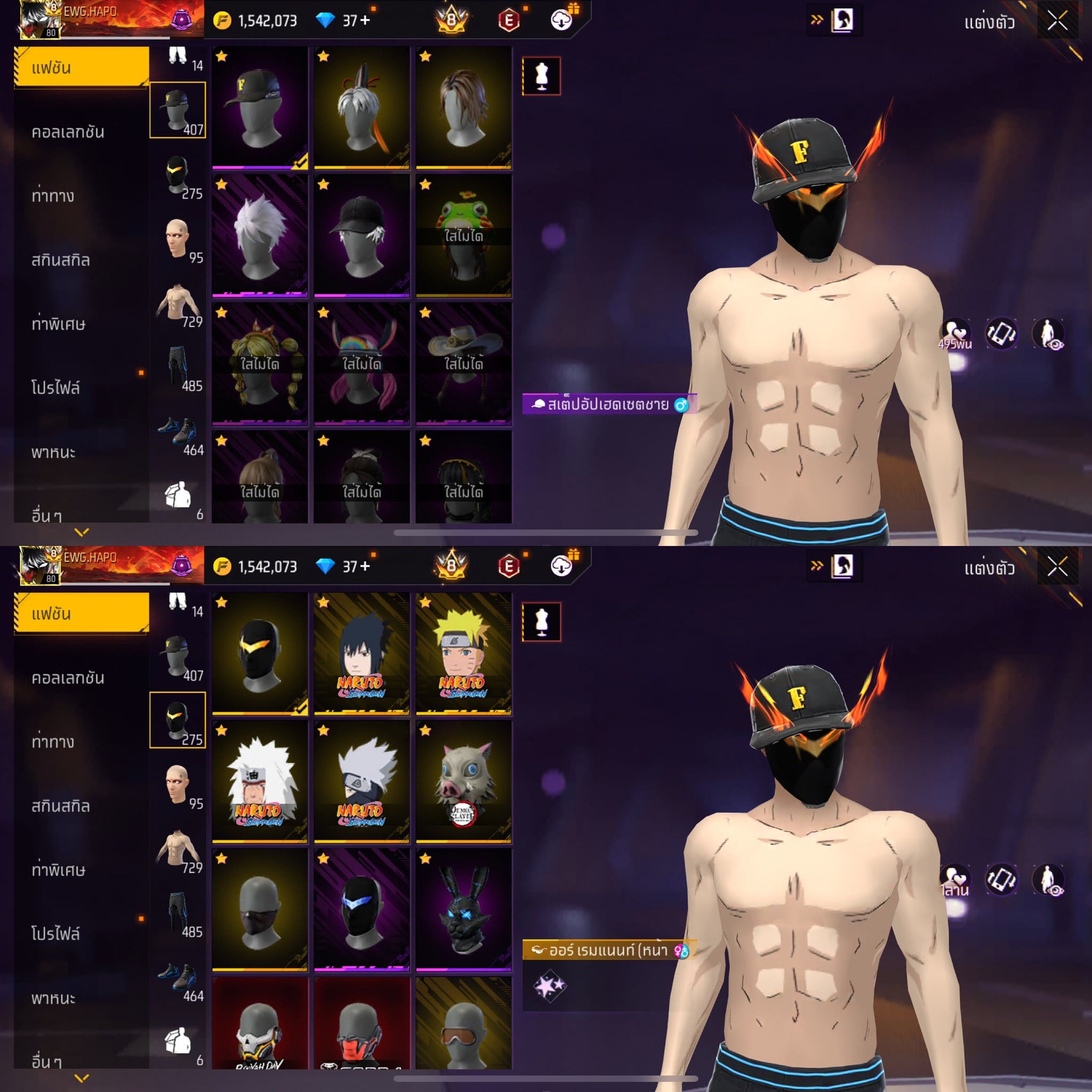Select the plain black cap with white hair
This screenshot has width=1092, height=1092.
[x=362, y=235]
